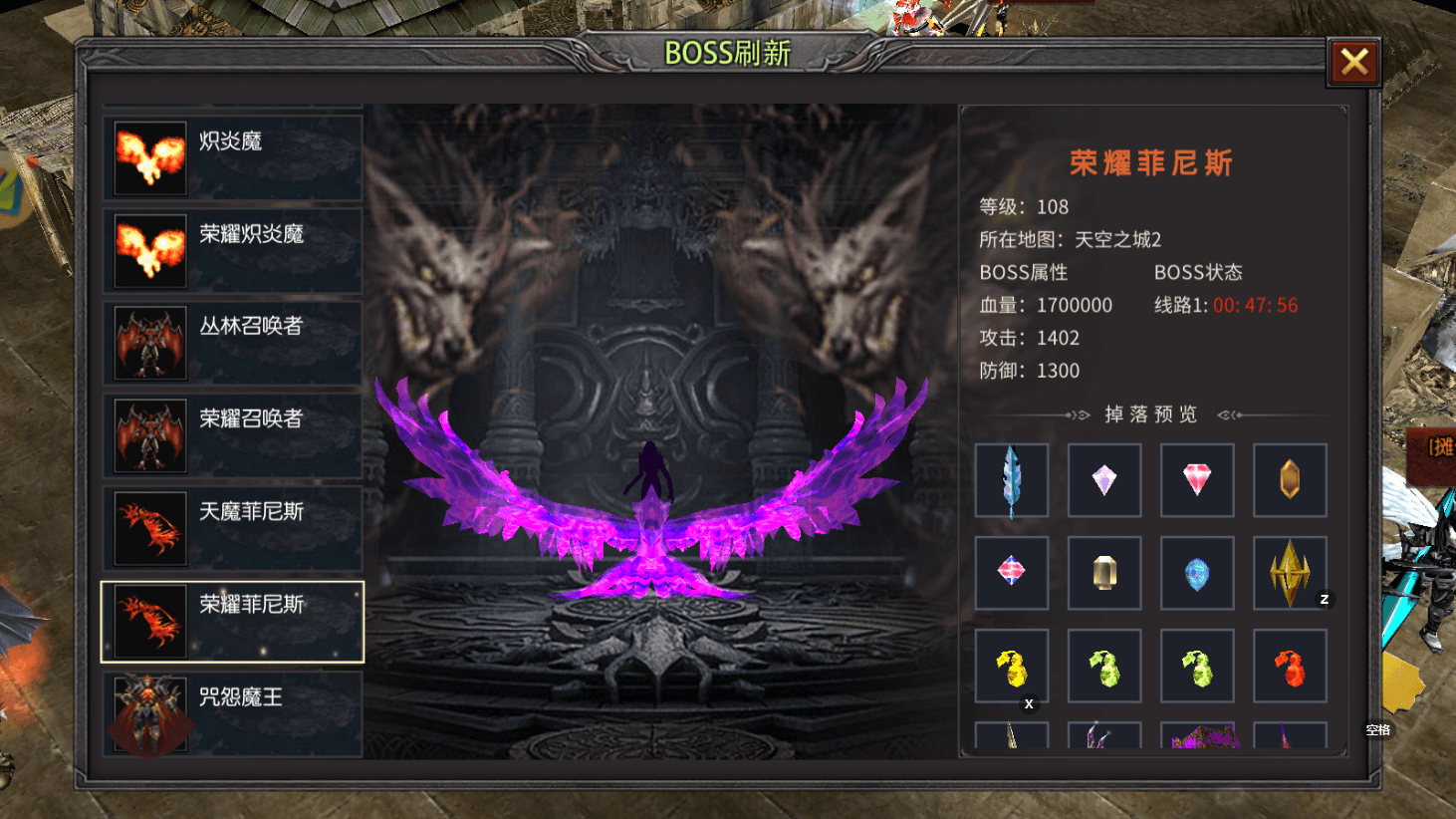This screenshot has width=1456, height=819.
Task: Pick 荣耀召唤者 from the sidebar
Action: (232, 435)
